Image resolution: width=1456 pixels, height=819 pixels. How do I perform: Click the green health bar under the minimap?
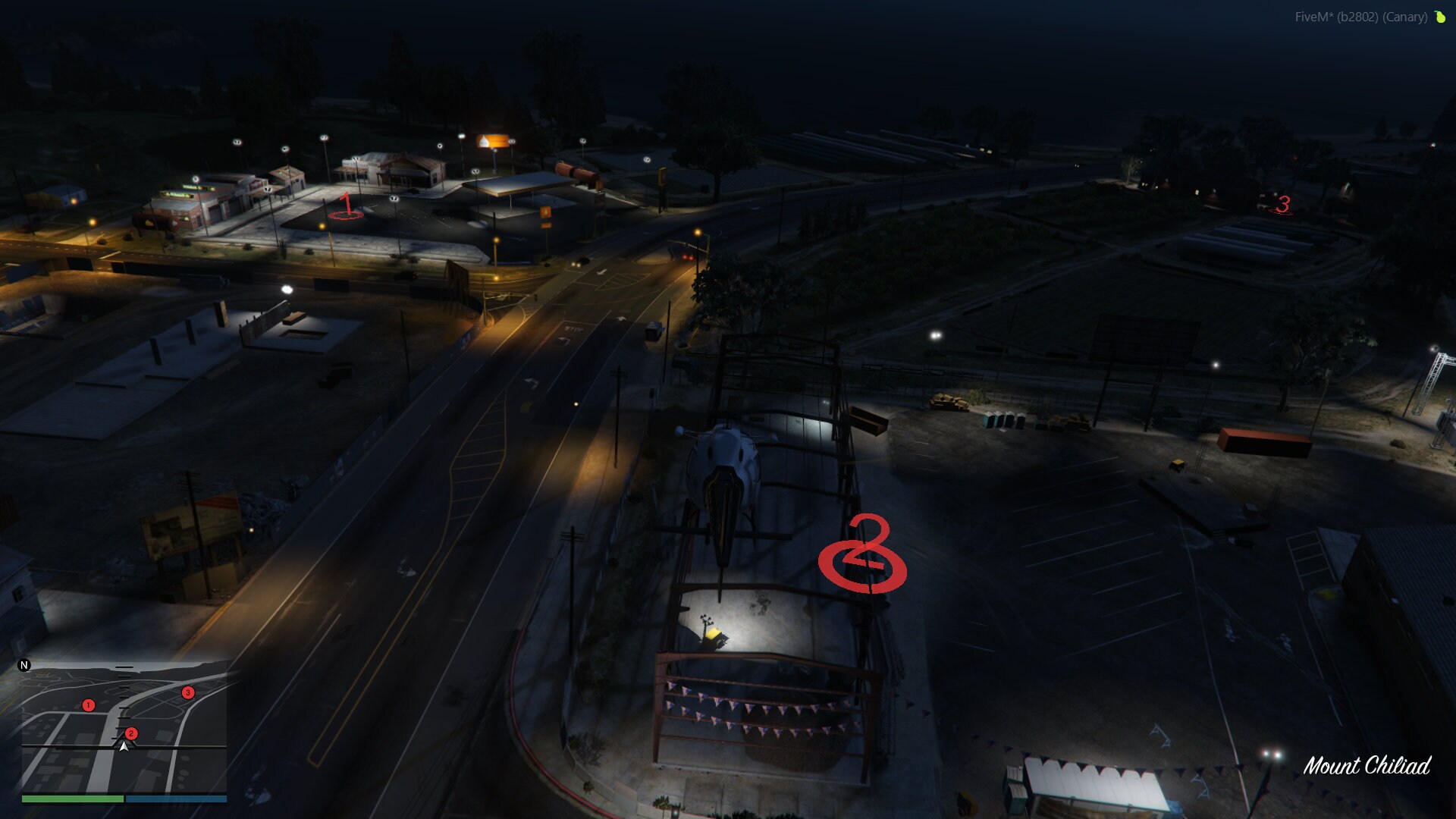(72, 799)
